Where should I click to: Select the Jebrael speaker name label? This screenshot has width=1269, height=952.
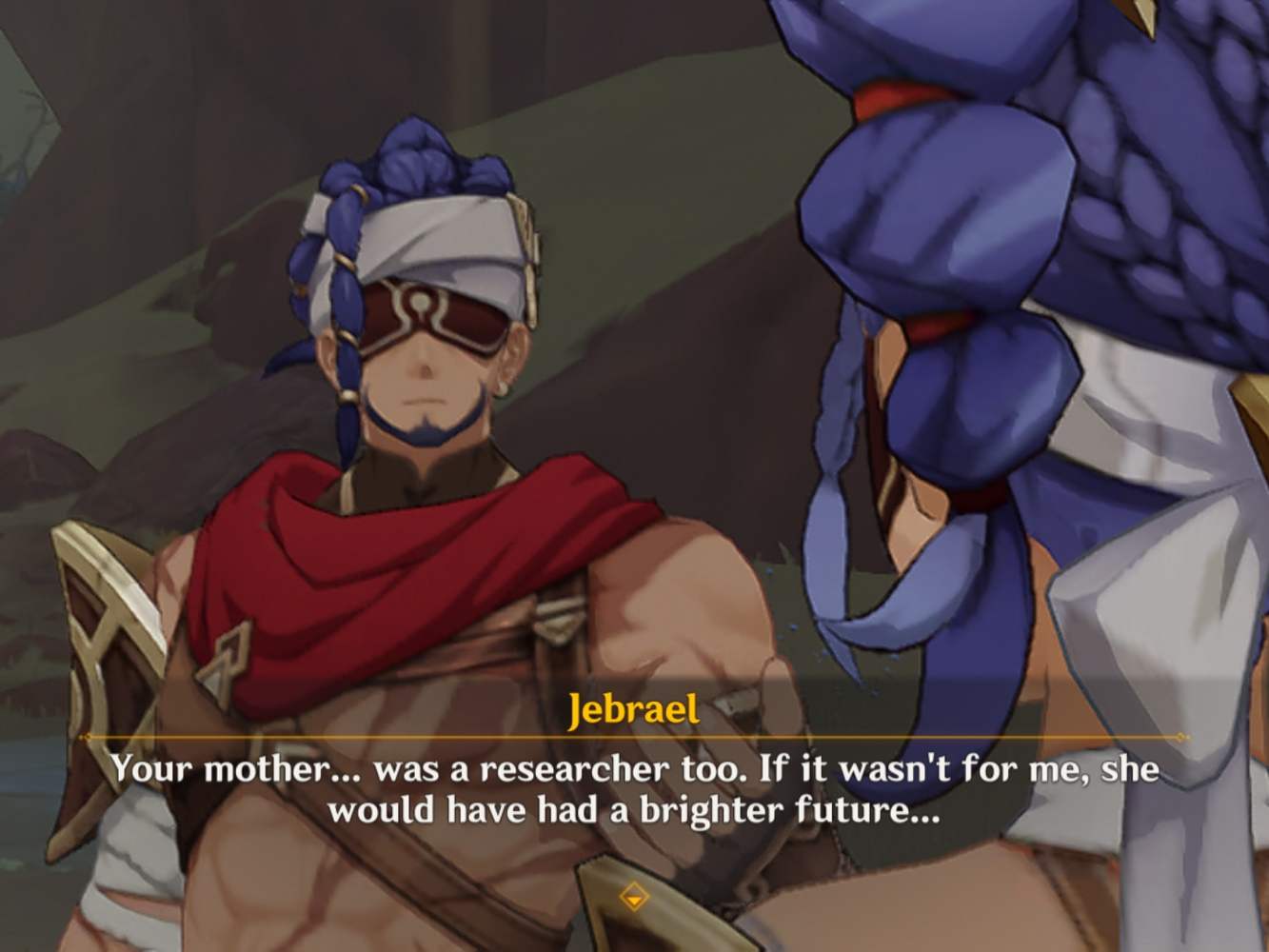pyautogui.click(x=634, y=710)
